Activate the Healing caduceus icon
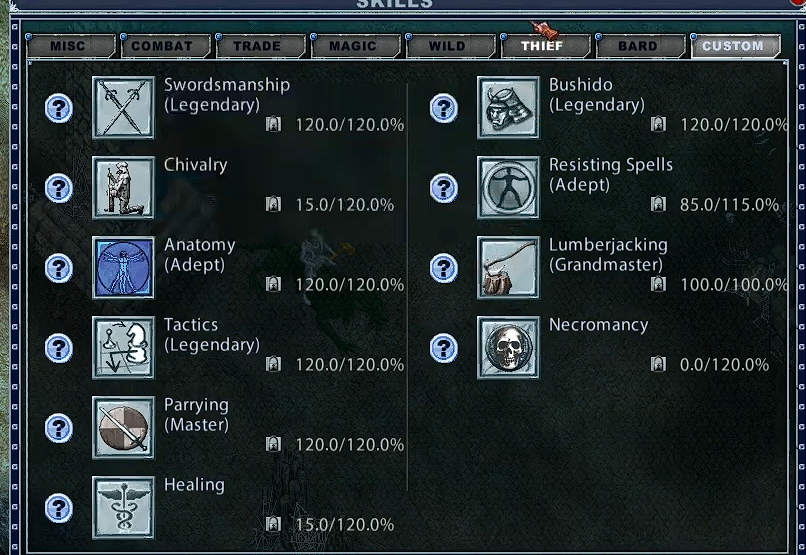 (x=123, y=508)
